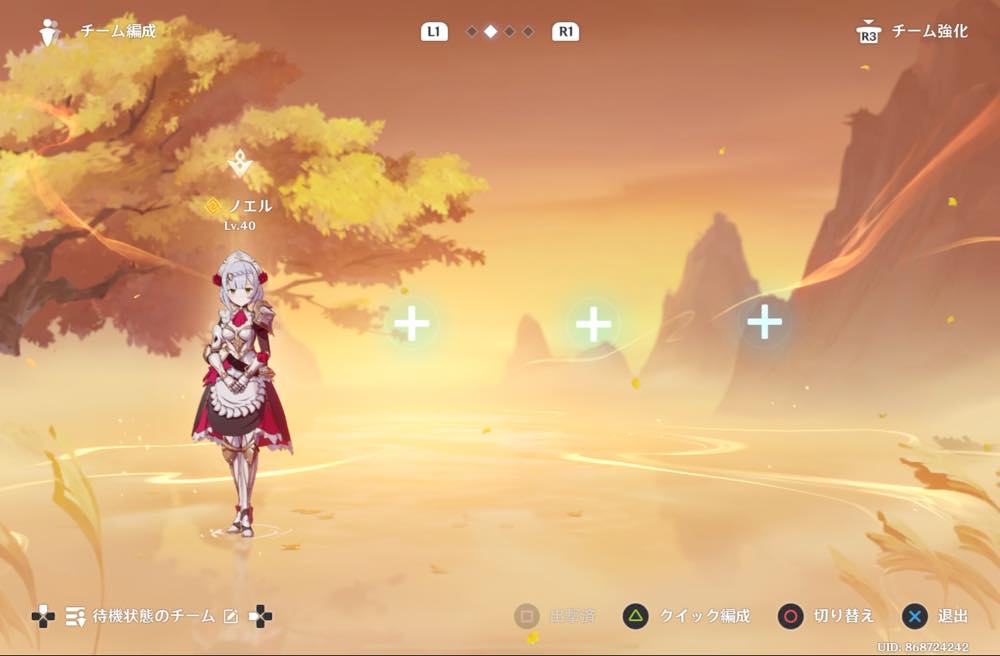Image resolution: width=1000 pixels, height=656 pixels.
Task: Click the チーム編成 header label
Action: 118,31
